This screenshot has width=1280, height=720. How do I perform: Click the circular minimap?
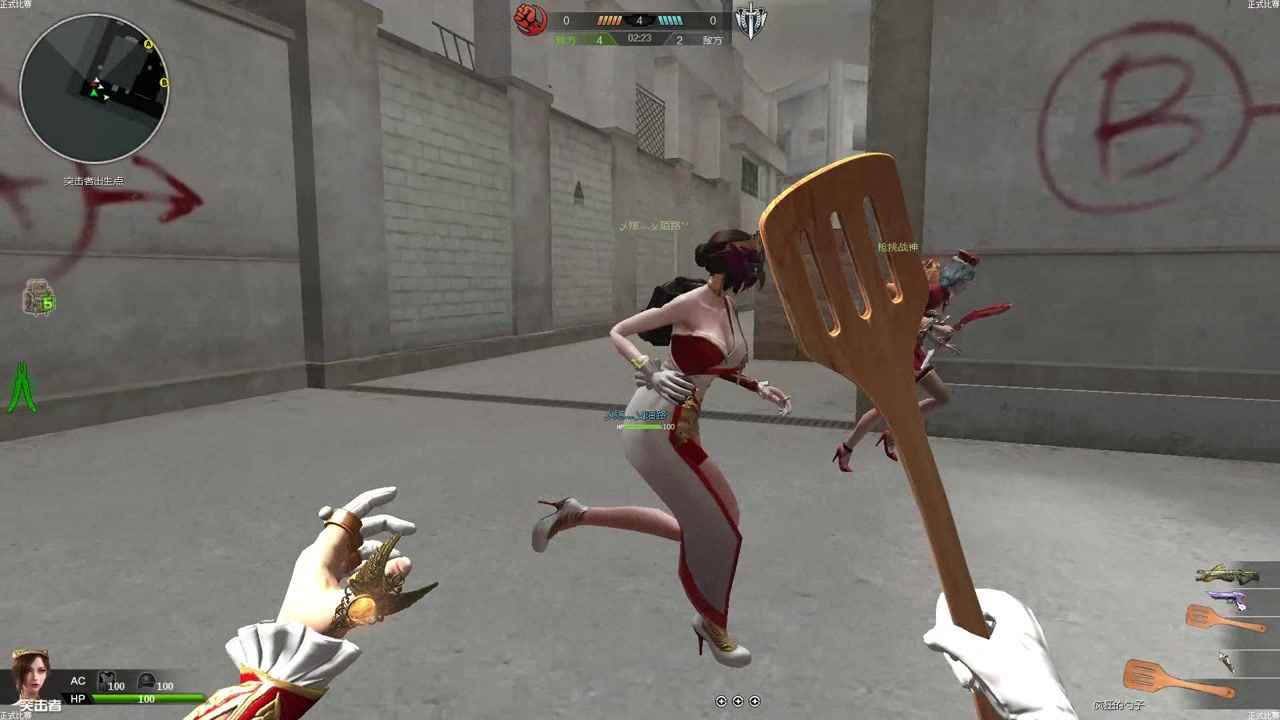pyautogui.click(x=94, y=89)
